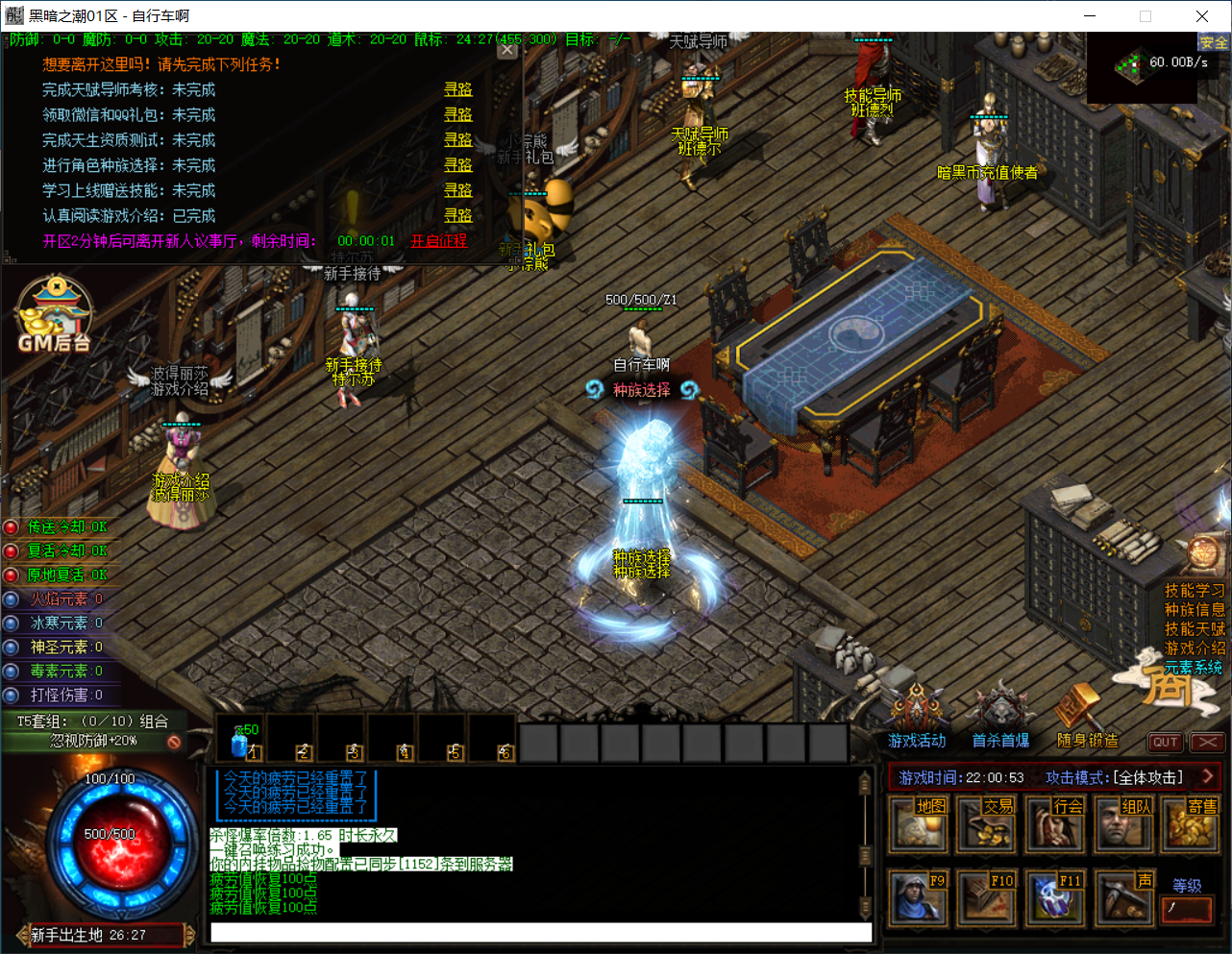1232x954 pixels.
Task: Open the 行会 guild panel
Action: point(1054,824)
